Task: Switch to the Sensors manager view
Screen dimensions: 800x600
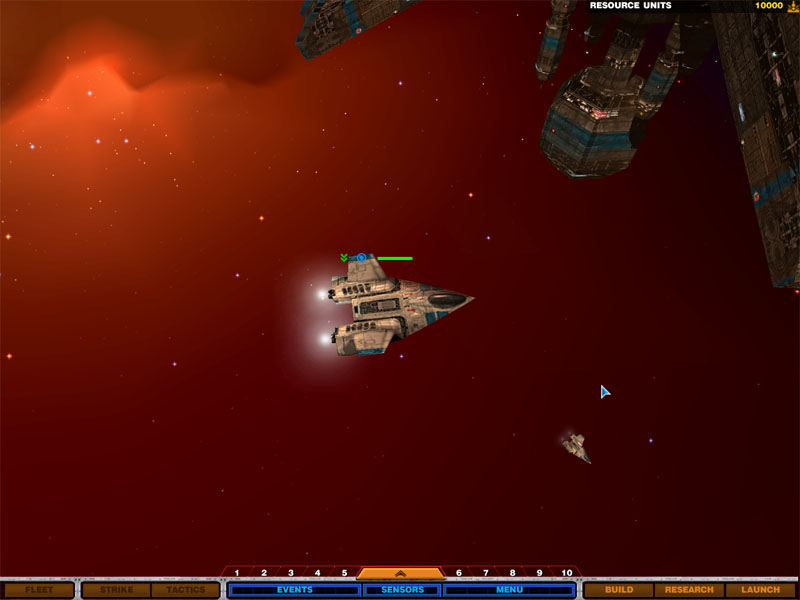Action: [401, 590]
